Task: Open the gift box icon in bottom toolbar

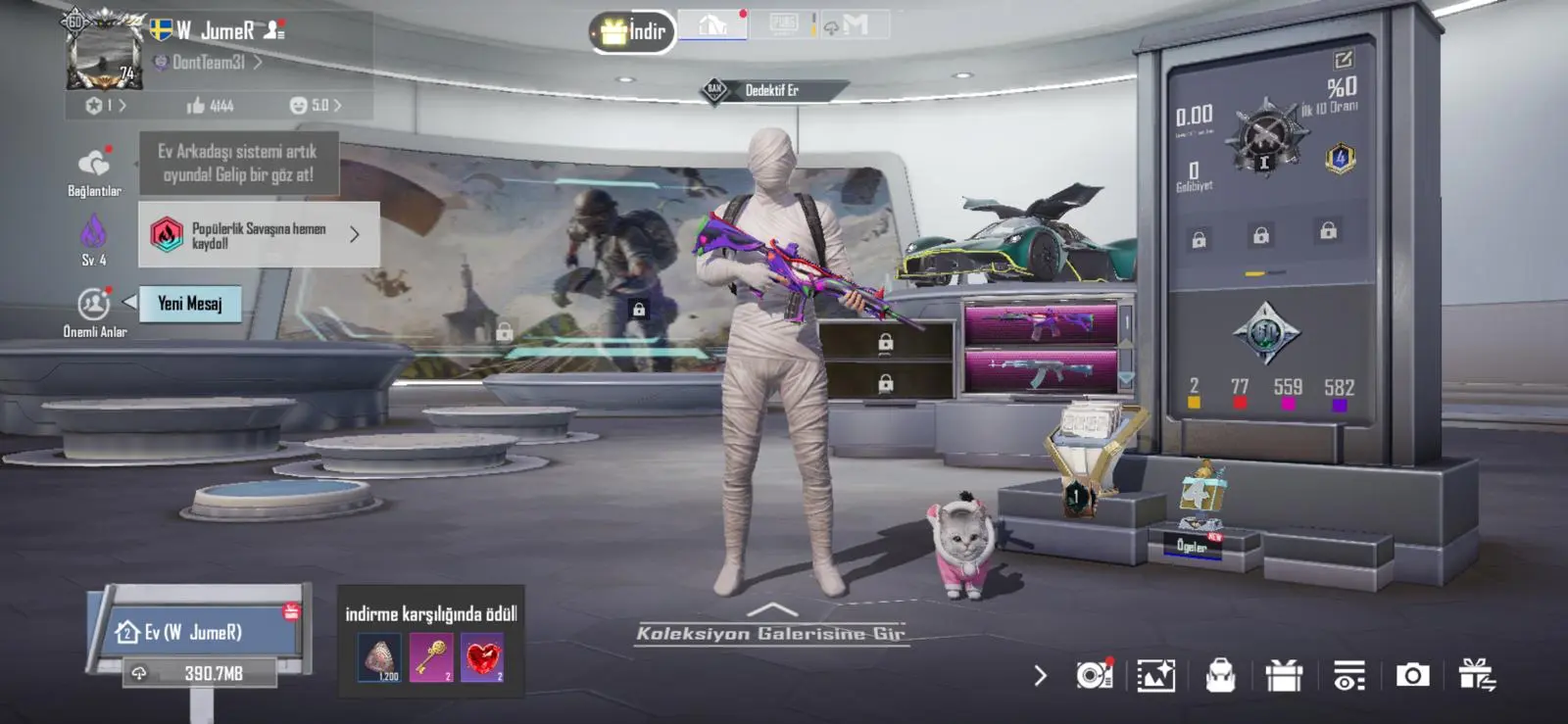Action: pos(1284,675)
